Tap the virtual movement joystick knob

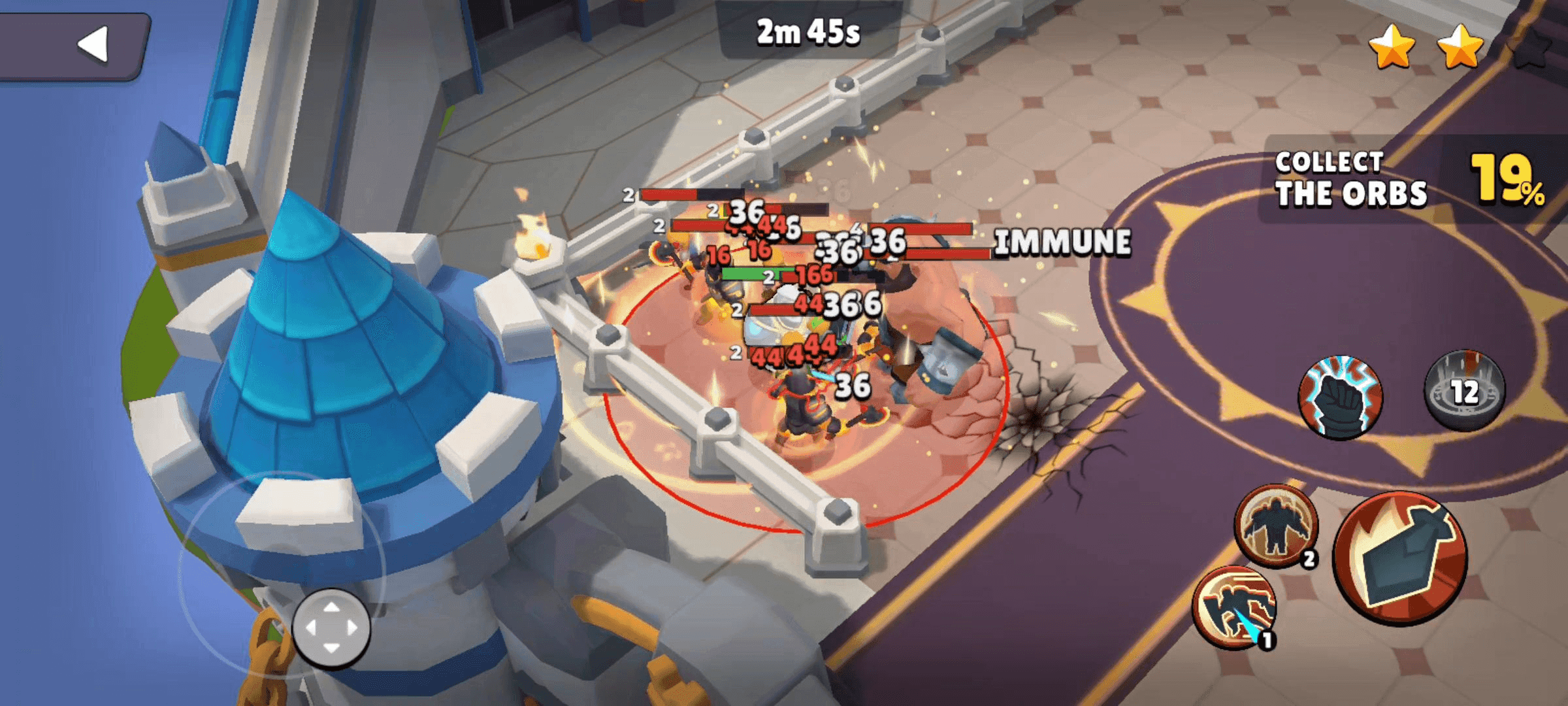pos(331,628)
